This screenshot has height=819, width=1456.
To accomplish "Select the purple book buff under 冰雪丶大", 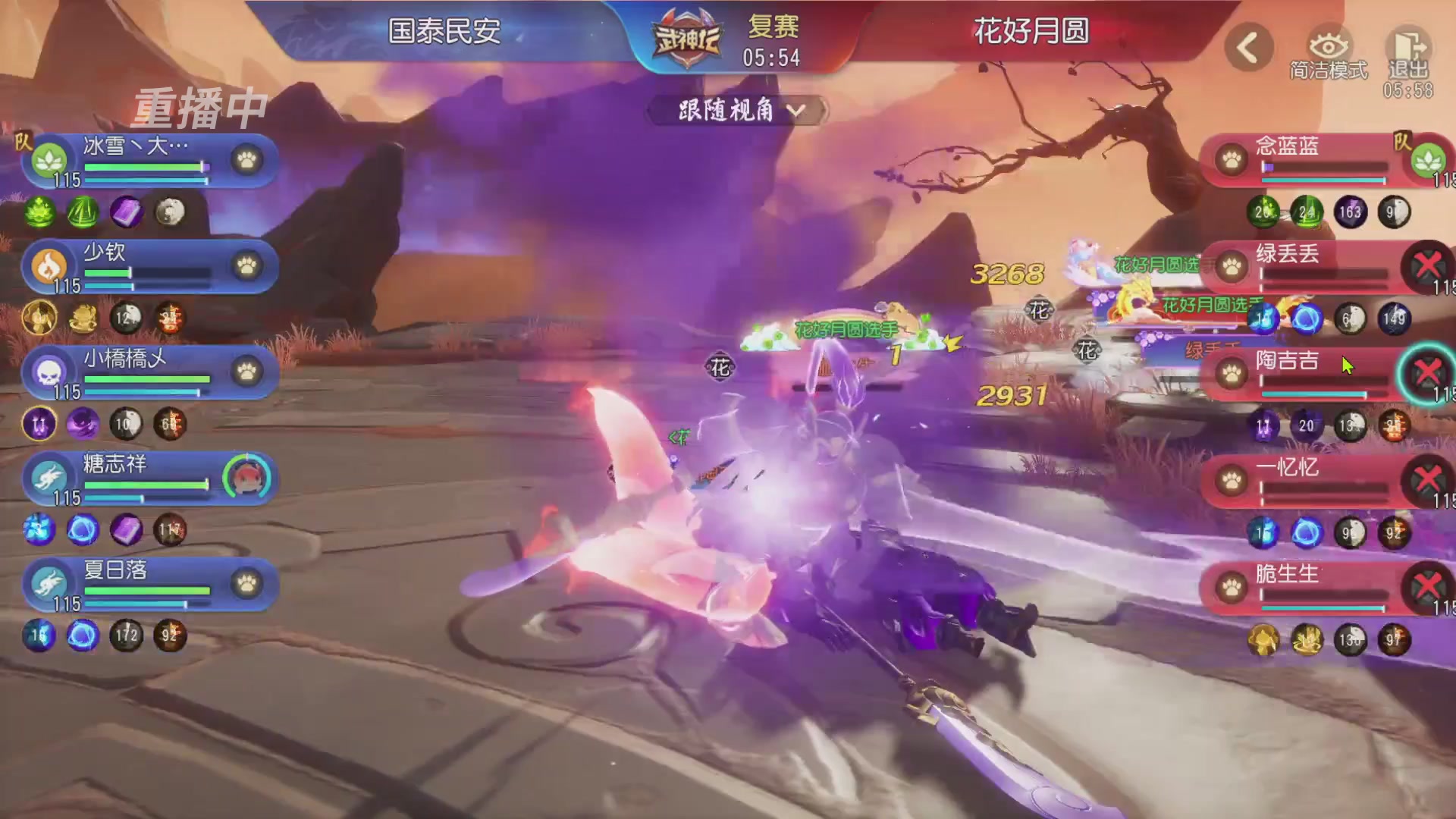I will (x=127, y=213).
